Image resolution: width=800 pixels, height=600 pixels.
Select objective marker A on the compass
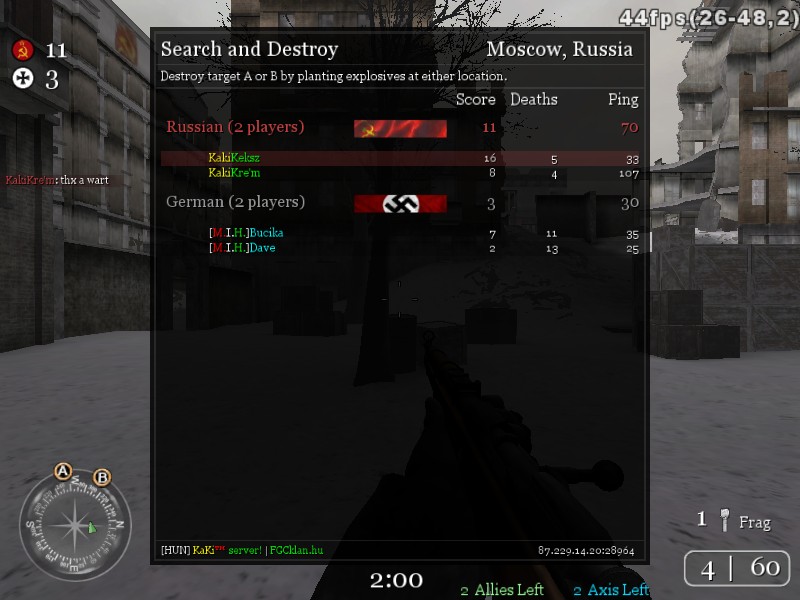[x=64, y=471]
